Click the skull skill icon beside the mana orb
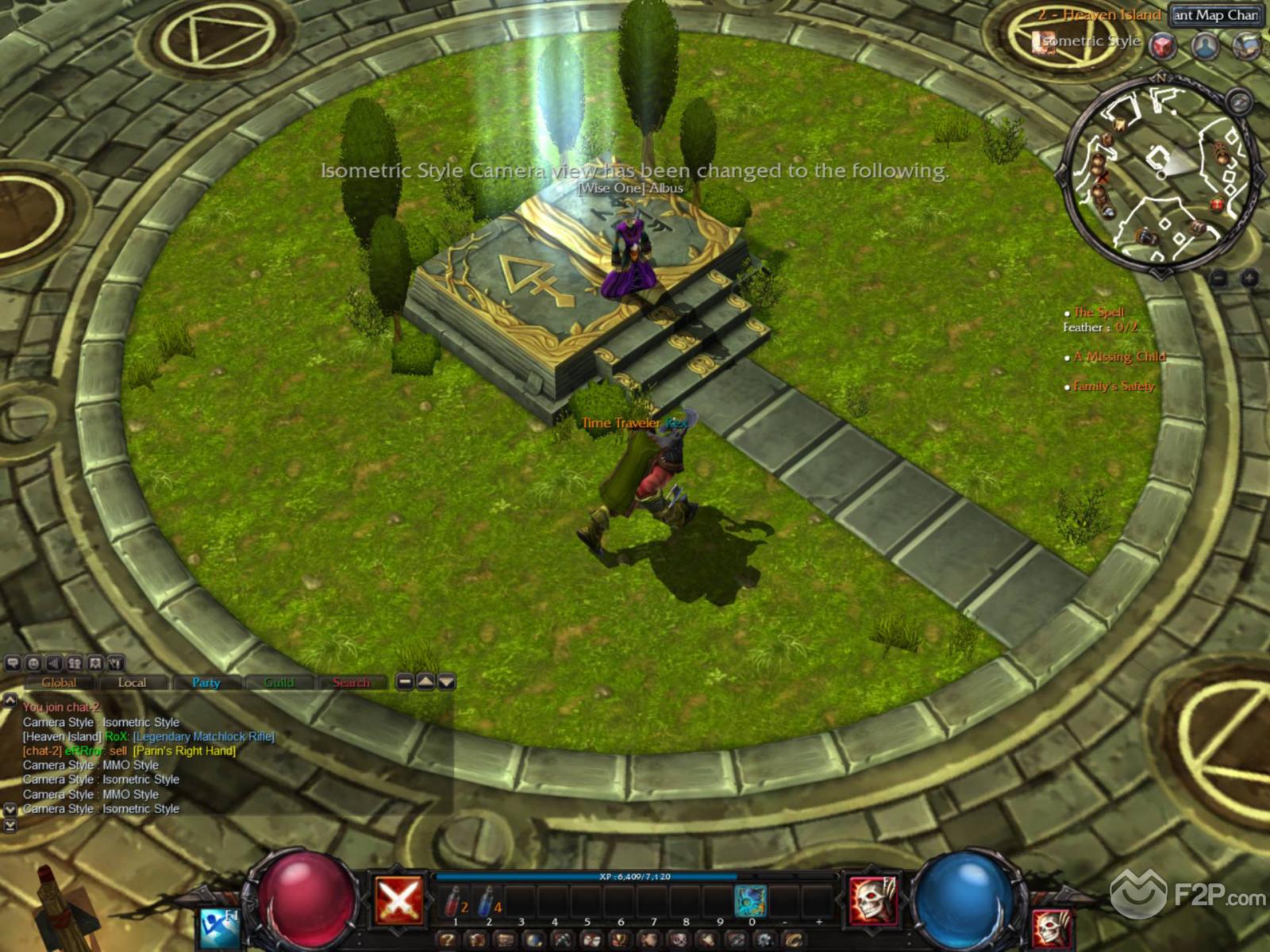This screenshot has height=952, width=1270. 872,900
